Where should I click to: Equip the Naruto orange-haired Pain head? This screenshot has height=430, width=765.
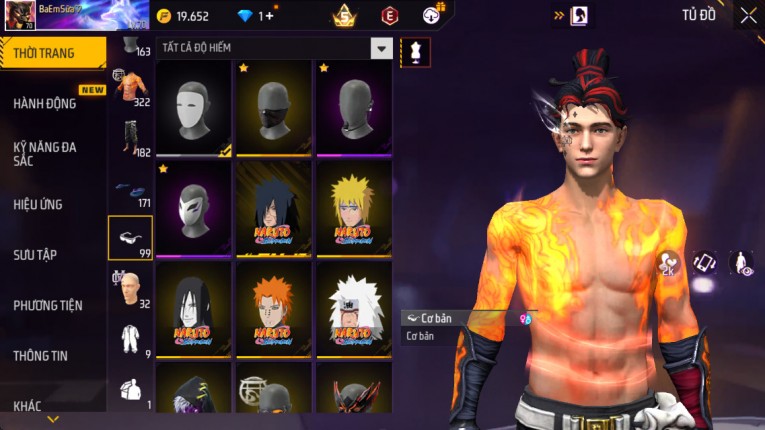[x=274, y=308]
